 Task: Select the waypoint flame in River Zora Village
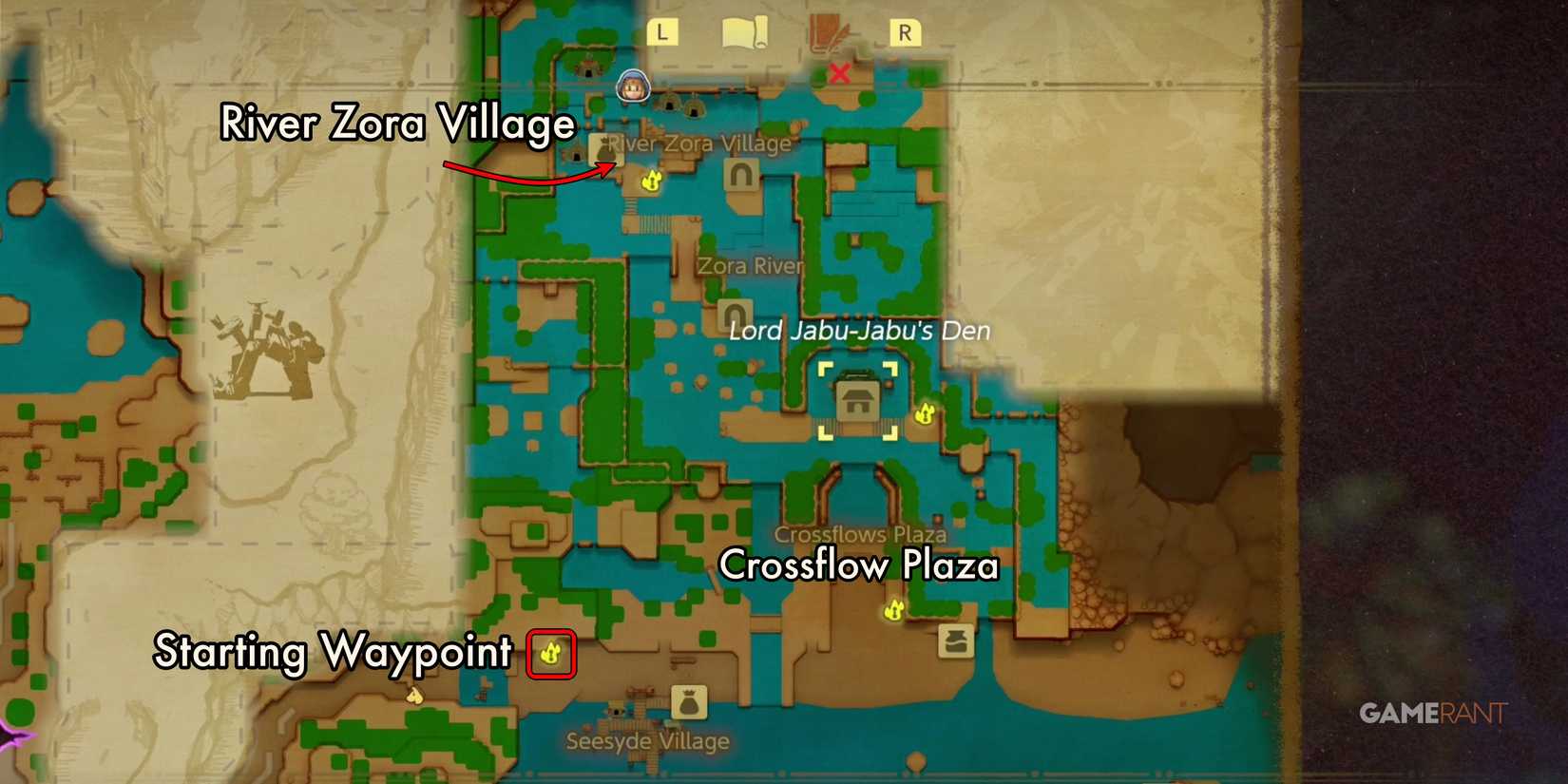tap(651, 181)
